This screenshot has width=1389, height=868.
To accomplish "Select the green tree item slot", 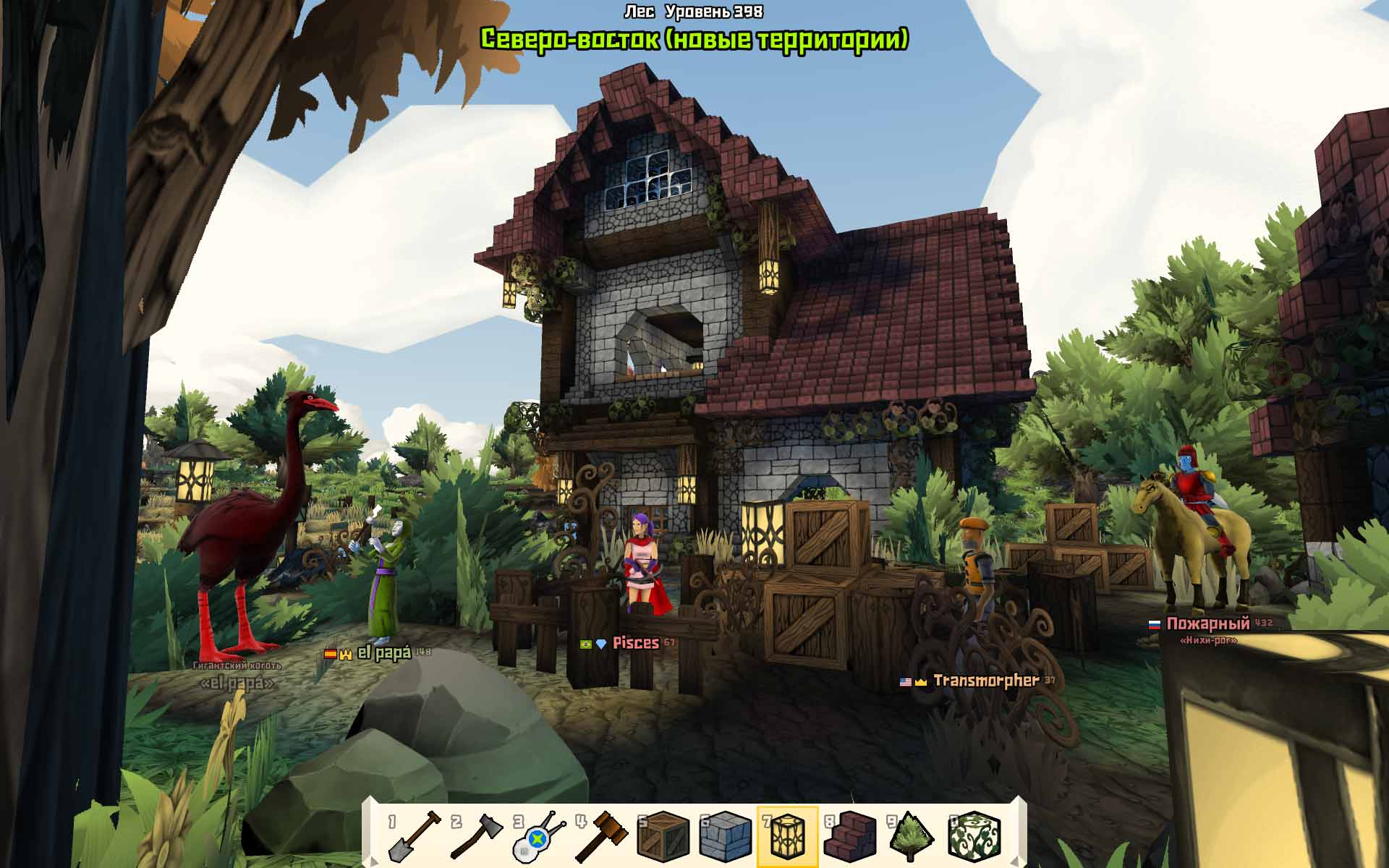I will click(912, 836).
